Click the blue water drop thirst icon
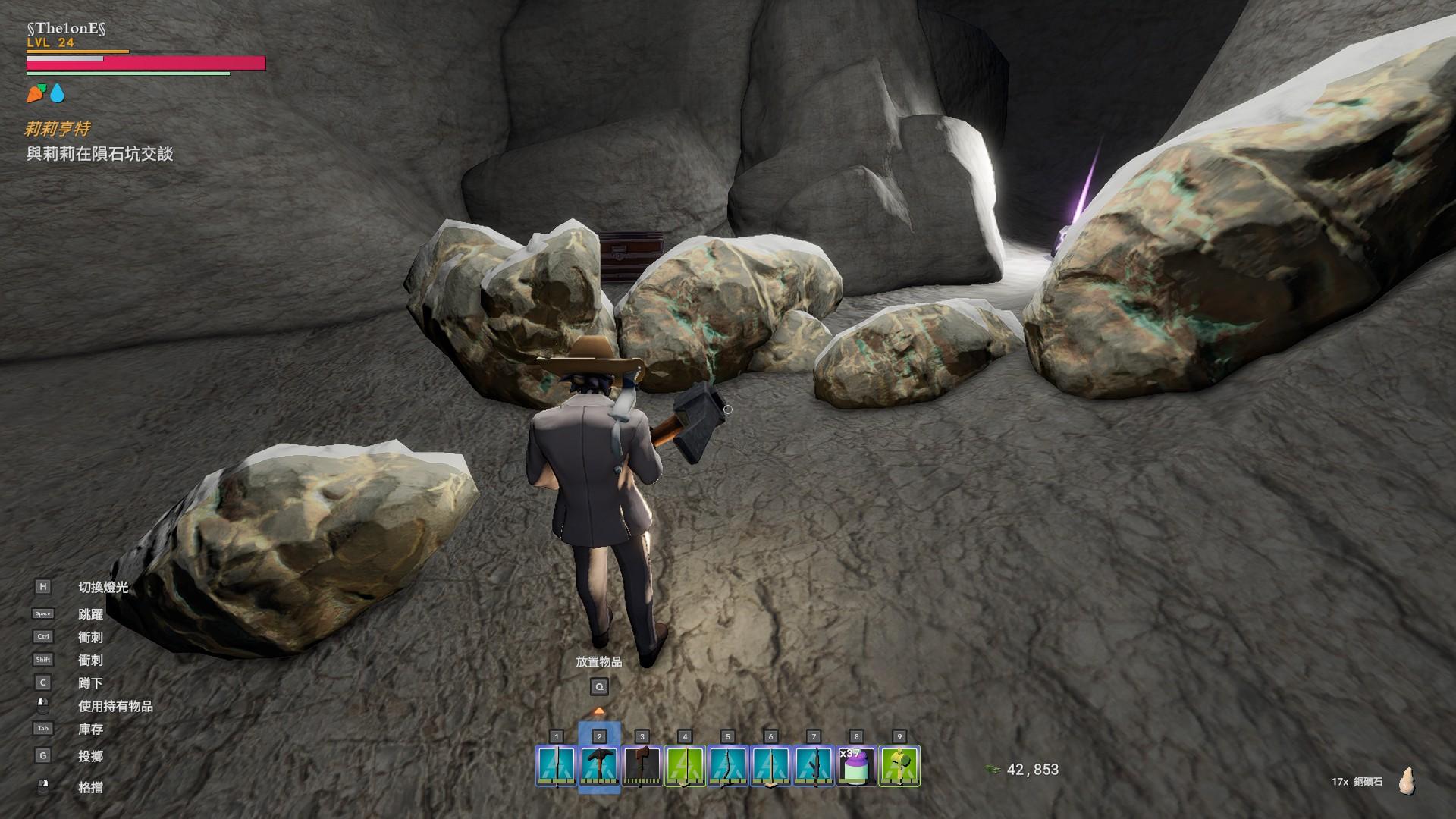The image size is (1456, 819). click(58, 93)
